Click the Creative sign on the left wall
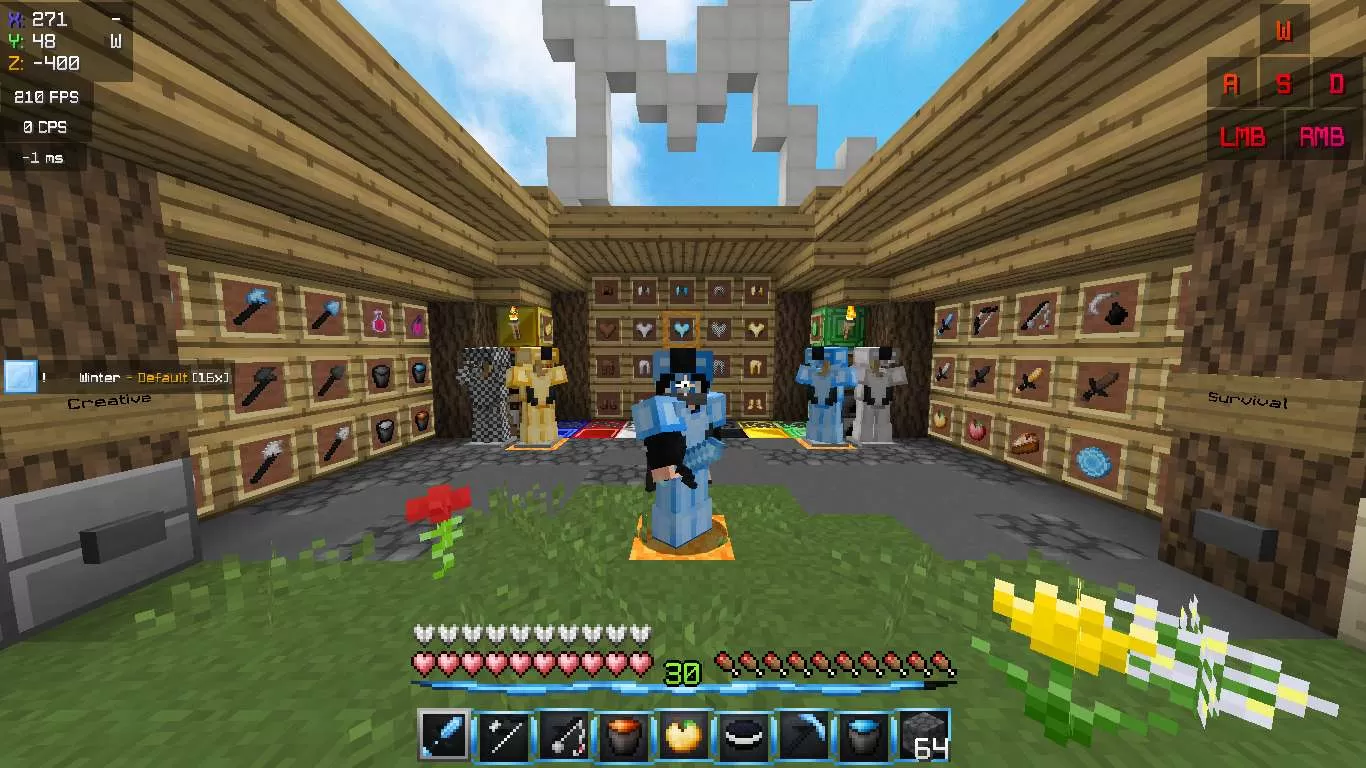Screen dimensions: 1366x768 [110, 399]
